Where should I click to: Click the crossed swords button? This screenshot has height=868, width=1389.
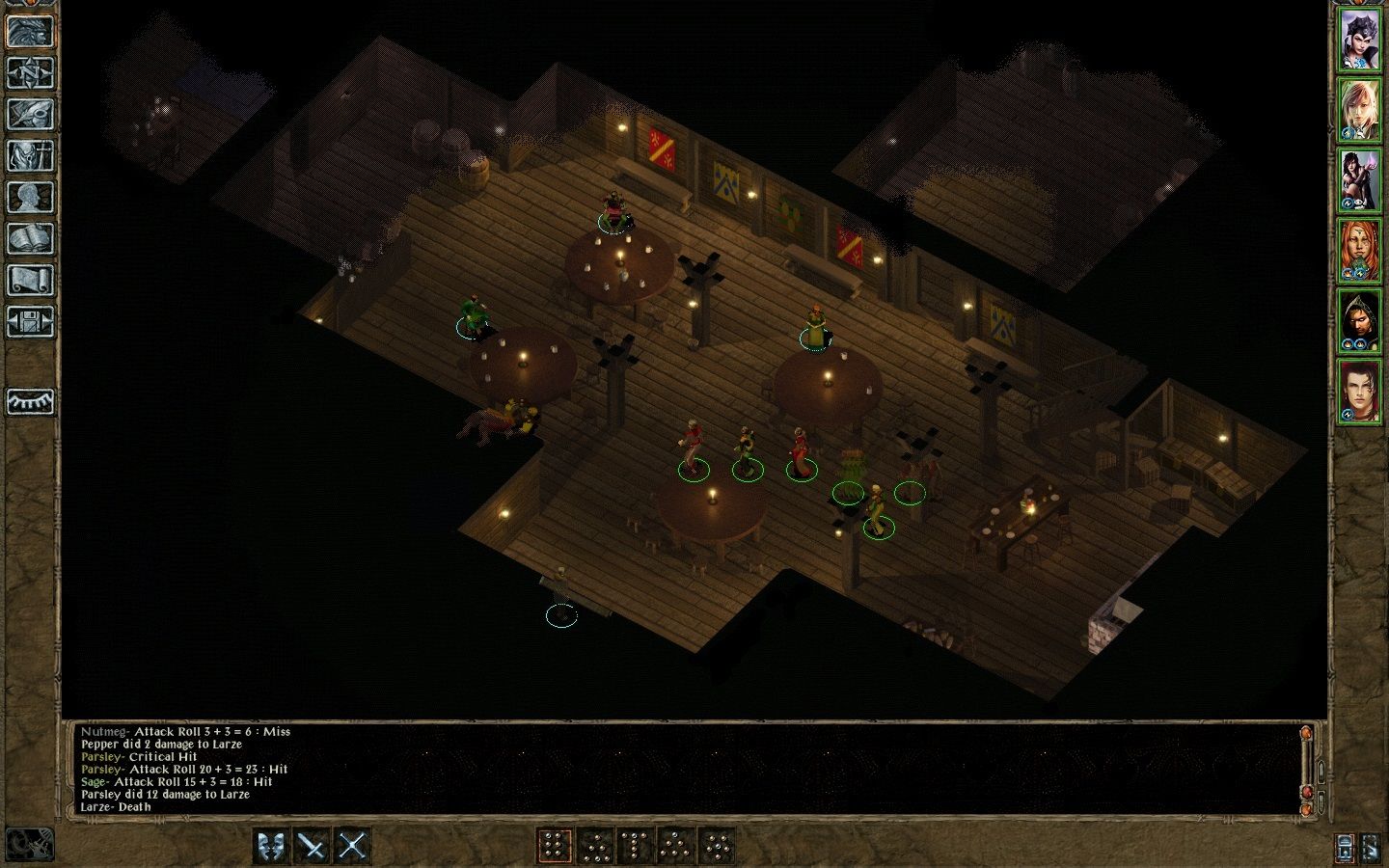353,846
